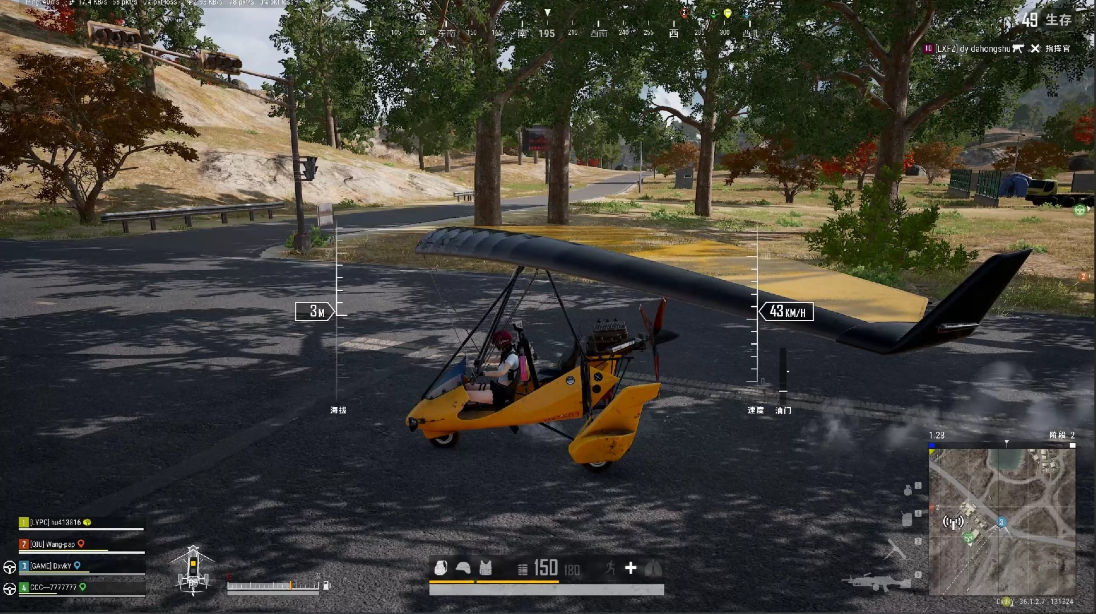
Task: Click the backpack equipment icon
Action: coord(440,568)
